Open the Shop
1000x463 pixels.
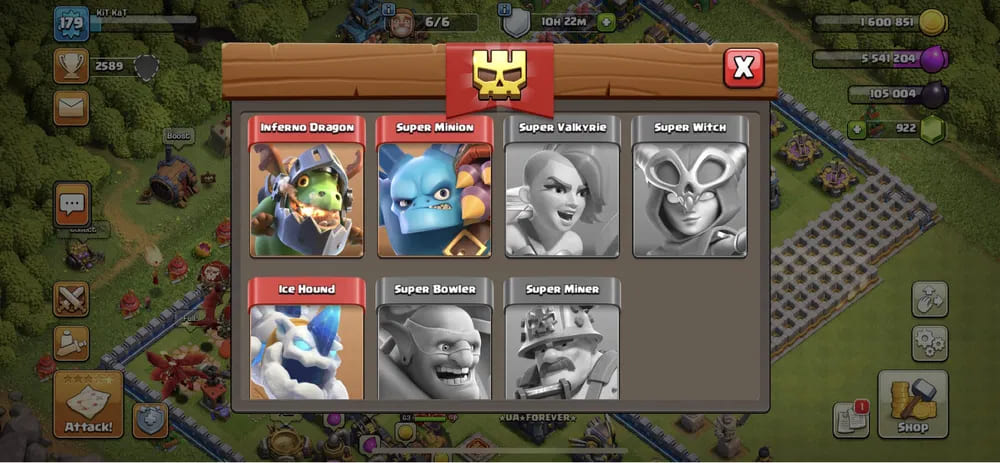(x=912, y=404)
